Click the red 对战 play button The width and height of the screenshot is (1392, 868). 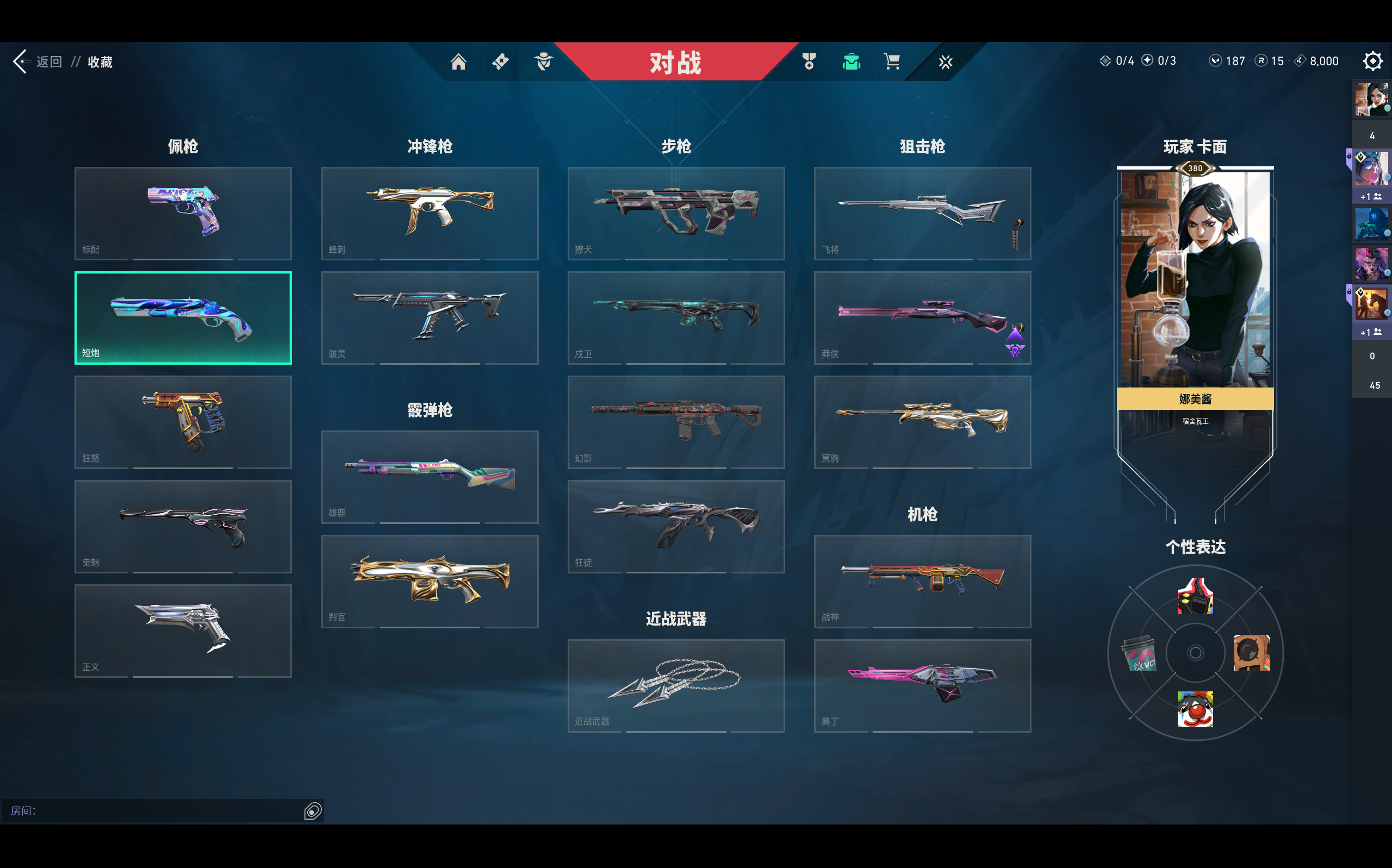click(675, 62)
